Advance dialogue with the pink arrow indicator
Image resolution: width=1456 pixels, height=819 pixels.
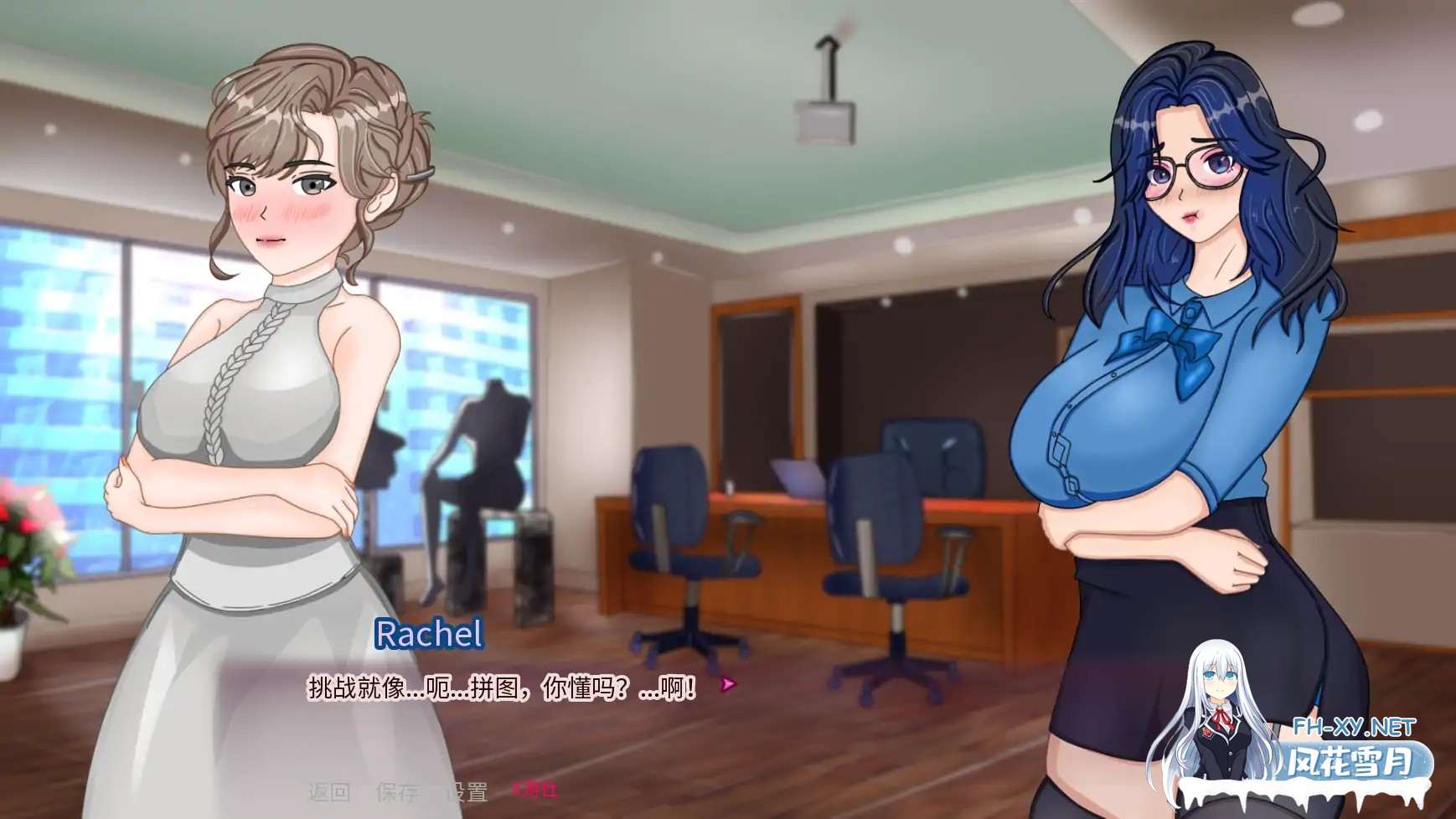pyautogui.click(x=728, y=685)
